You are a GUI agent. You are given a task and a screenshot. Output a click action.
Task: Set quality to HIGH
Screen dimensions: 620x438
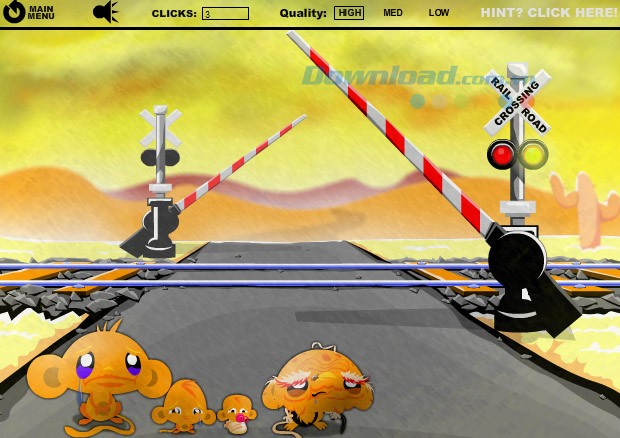click(x=349, y=13)
